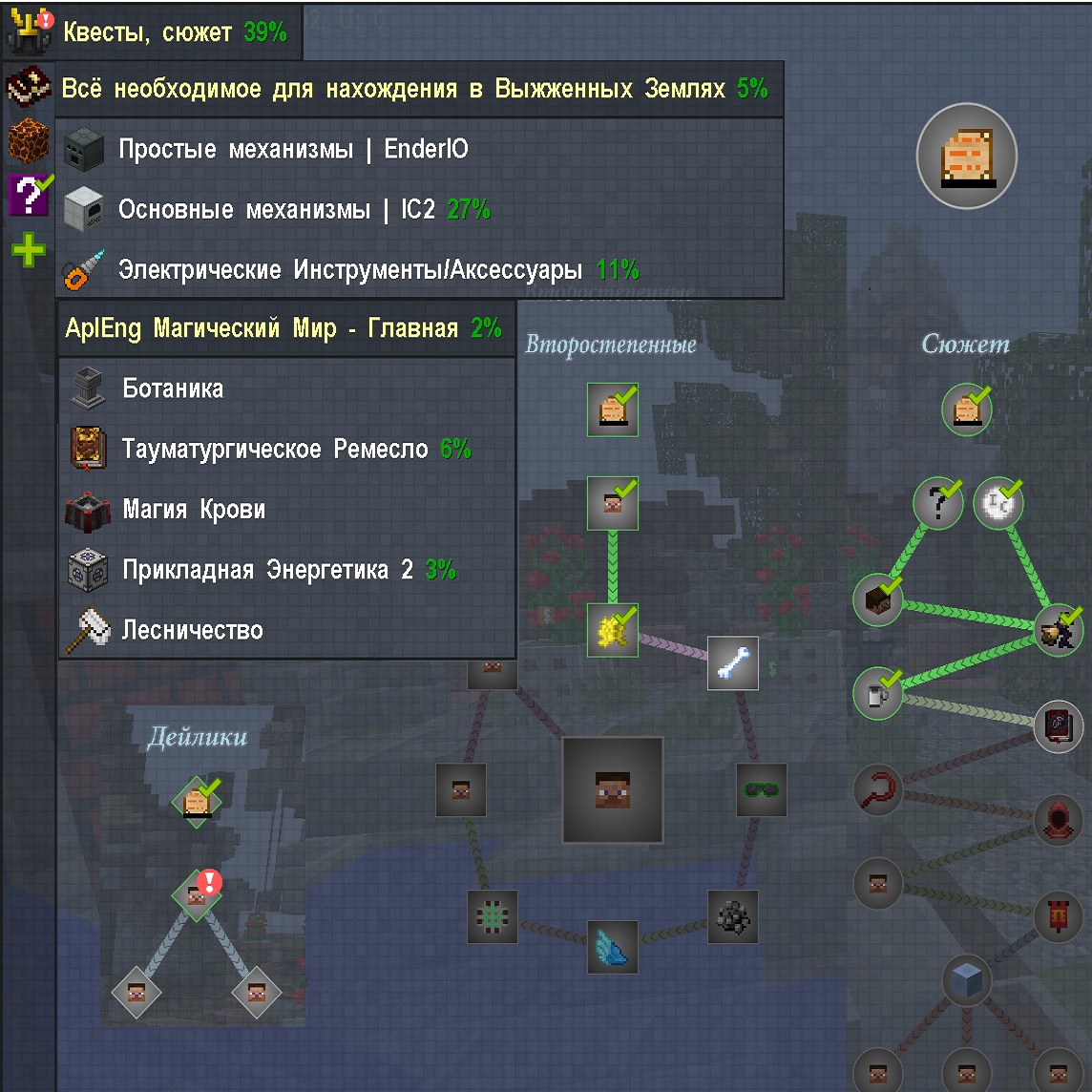Screen dimensions: 1092x1092
Task: Select the large central Steve head quest
Action: 612,789
